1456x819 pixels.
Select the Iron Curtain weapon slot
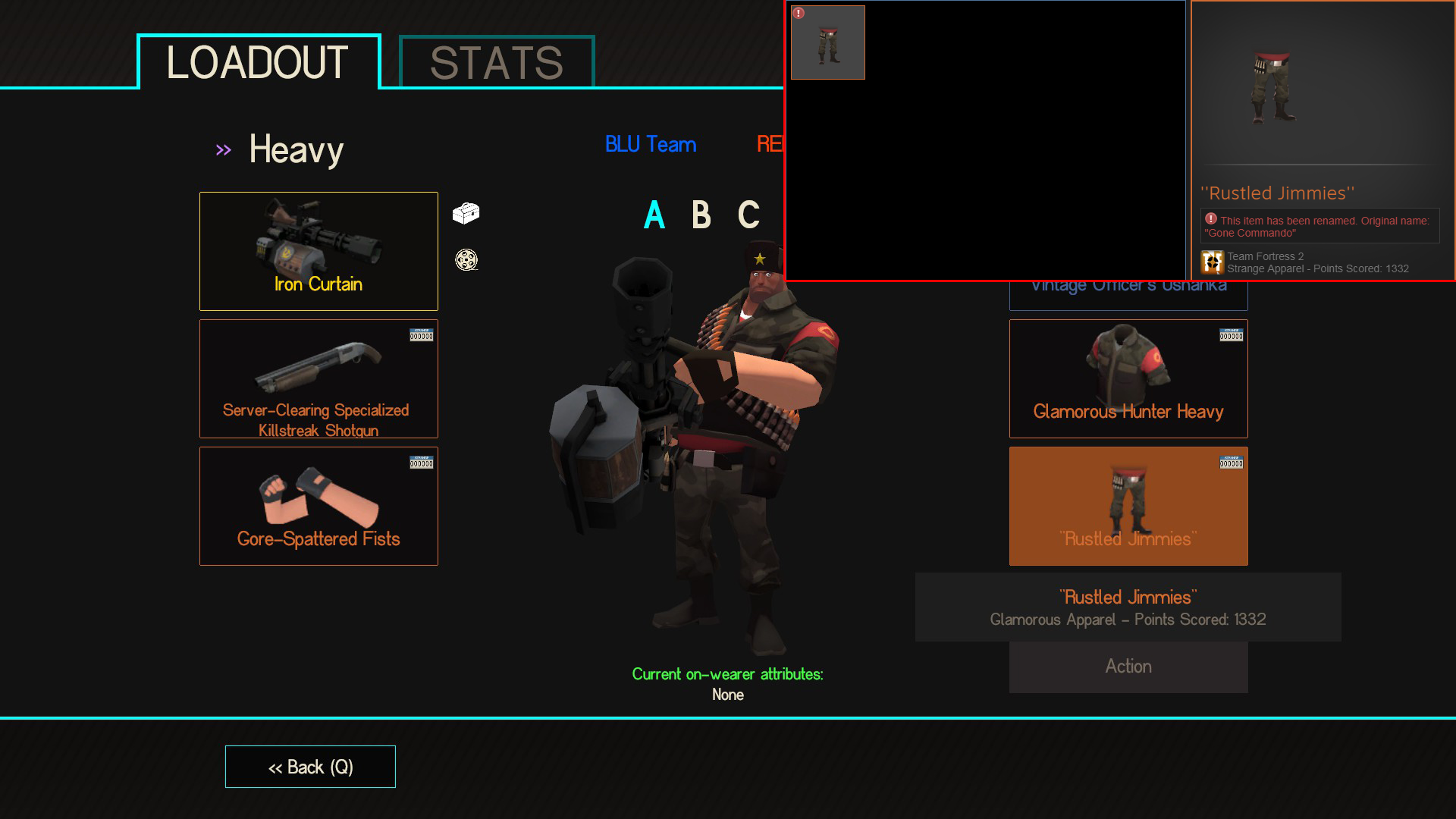[x=318, y=250]
